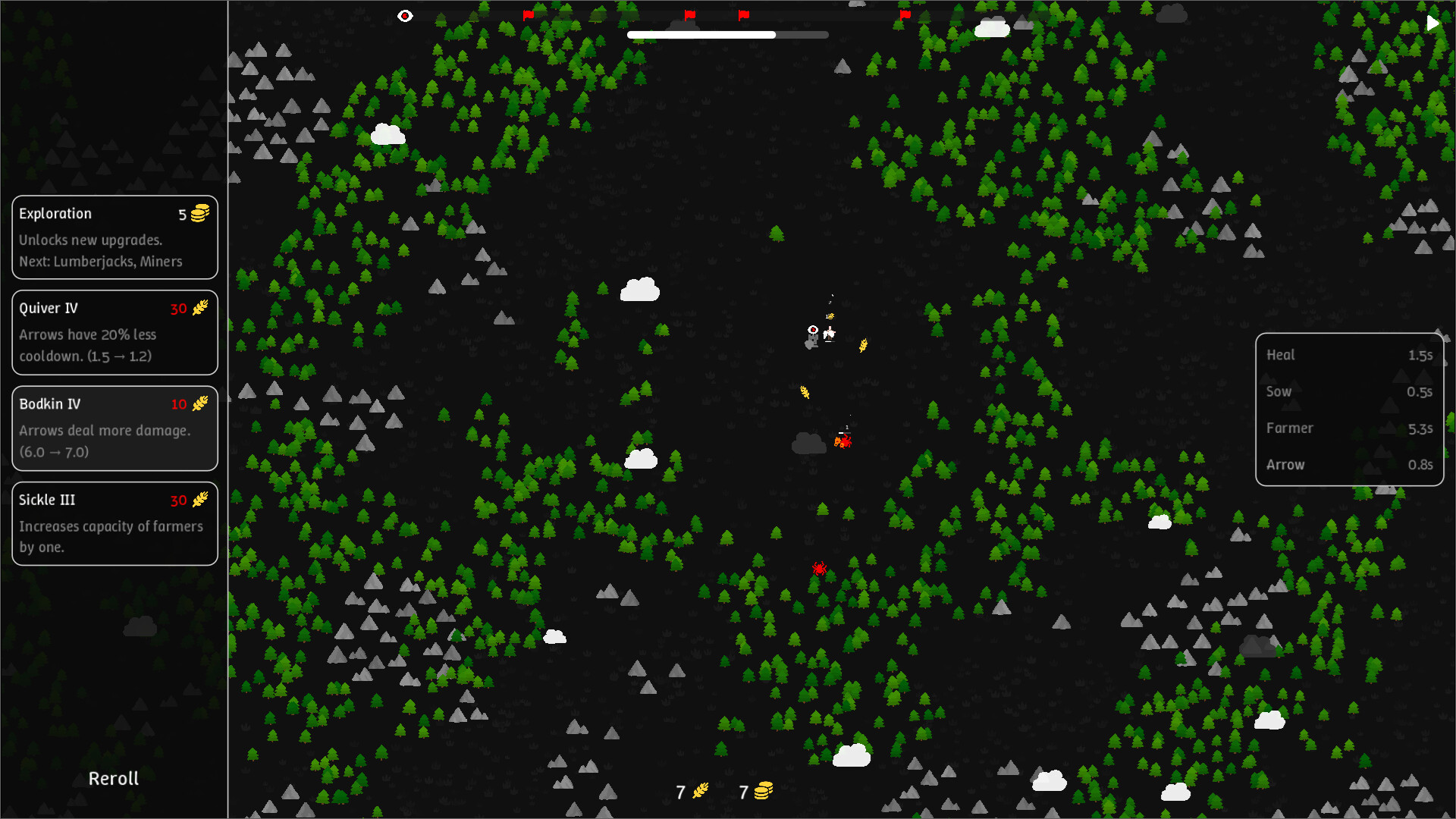This screenshot has height=819, width=1456.
Task: Click the wheat icon beside Bodkin IV's price
Action: [200, 404]
